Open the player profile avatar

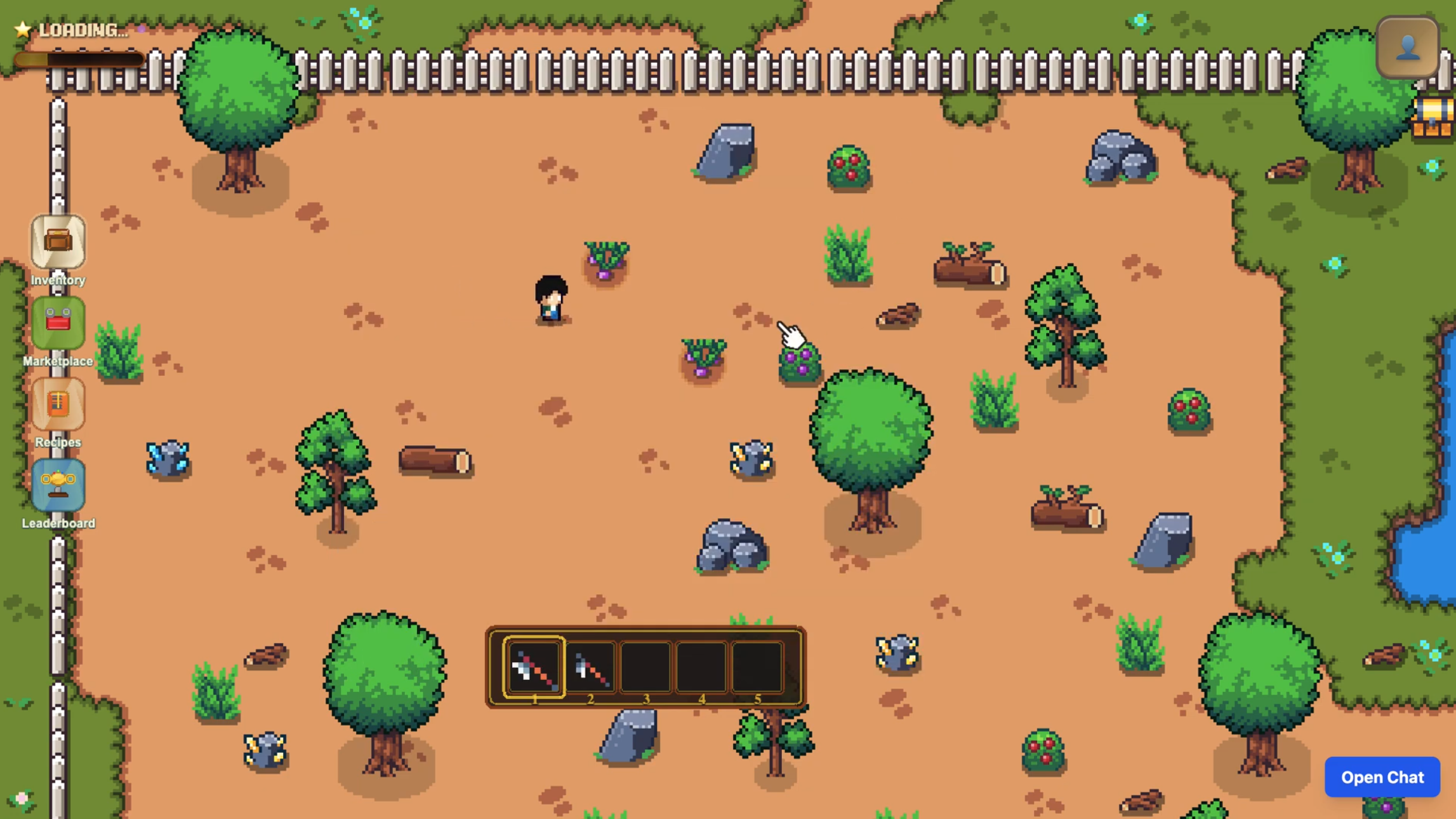pos(1407,48)
